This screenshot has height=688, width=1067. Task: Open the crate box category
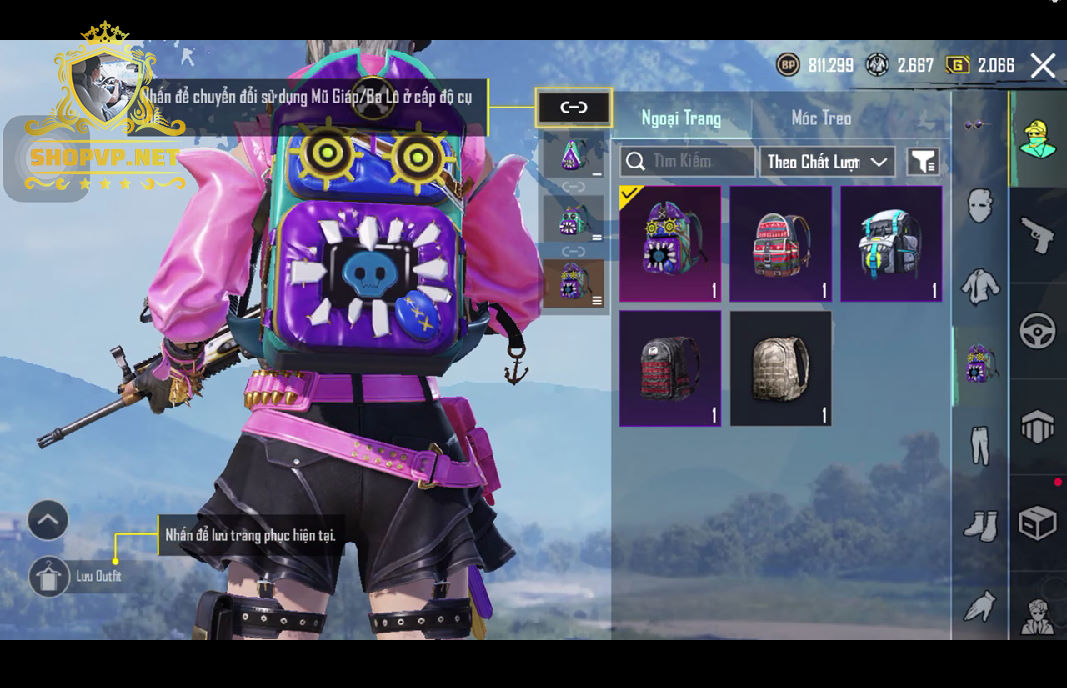[x=1037, y=522]
